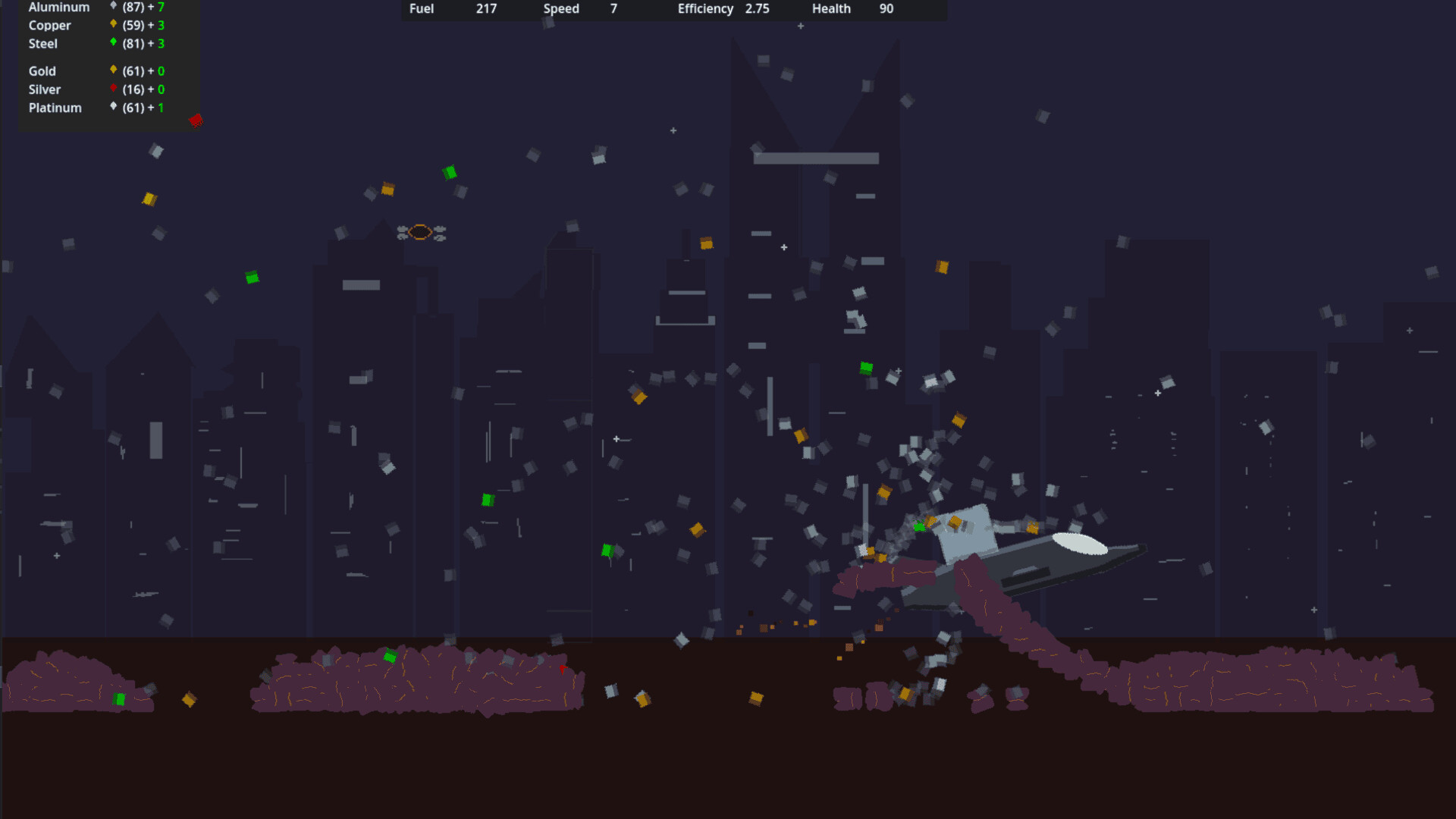Screen dimensions: 1456x819
Task: Expand the Fuel readout showing 217
Action: [485, 9]
